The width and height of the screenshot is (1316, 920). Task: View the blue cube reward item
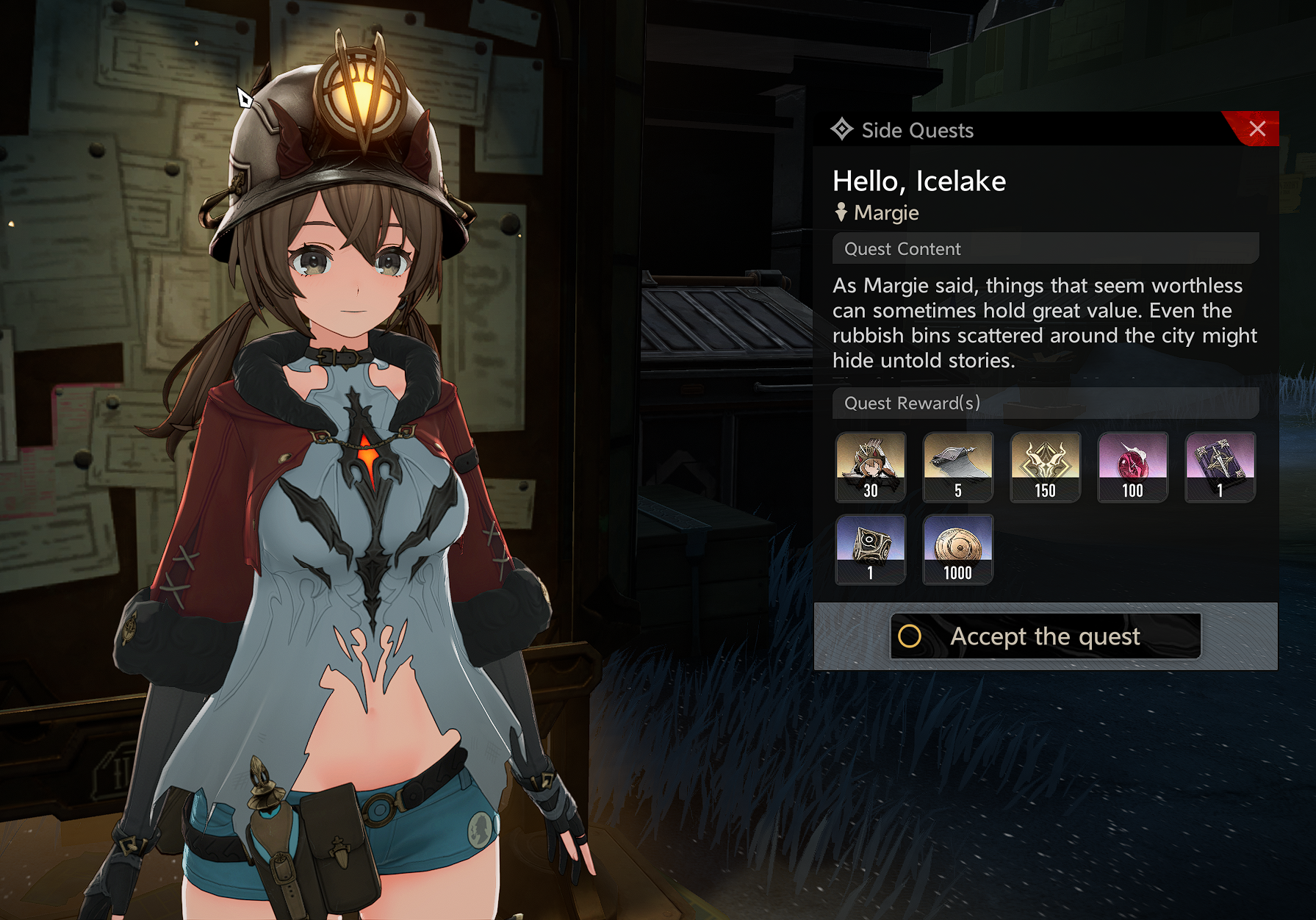871,550
